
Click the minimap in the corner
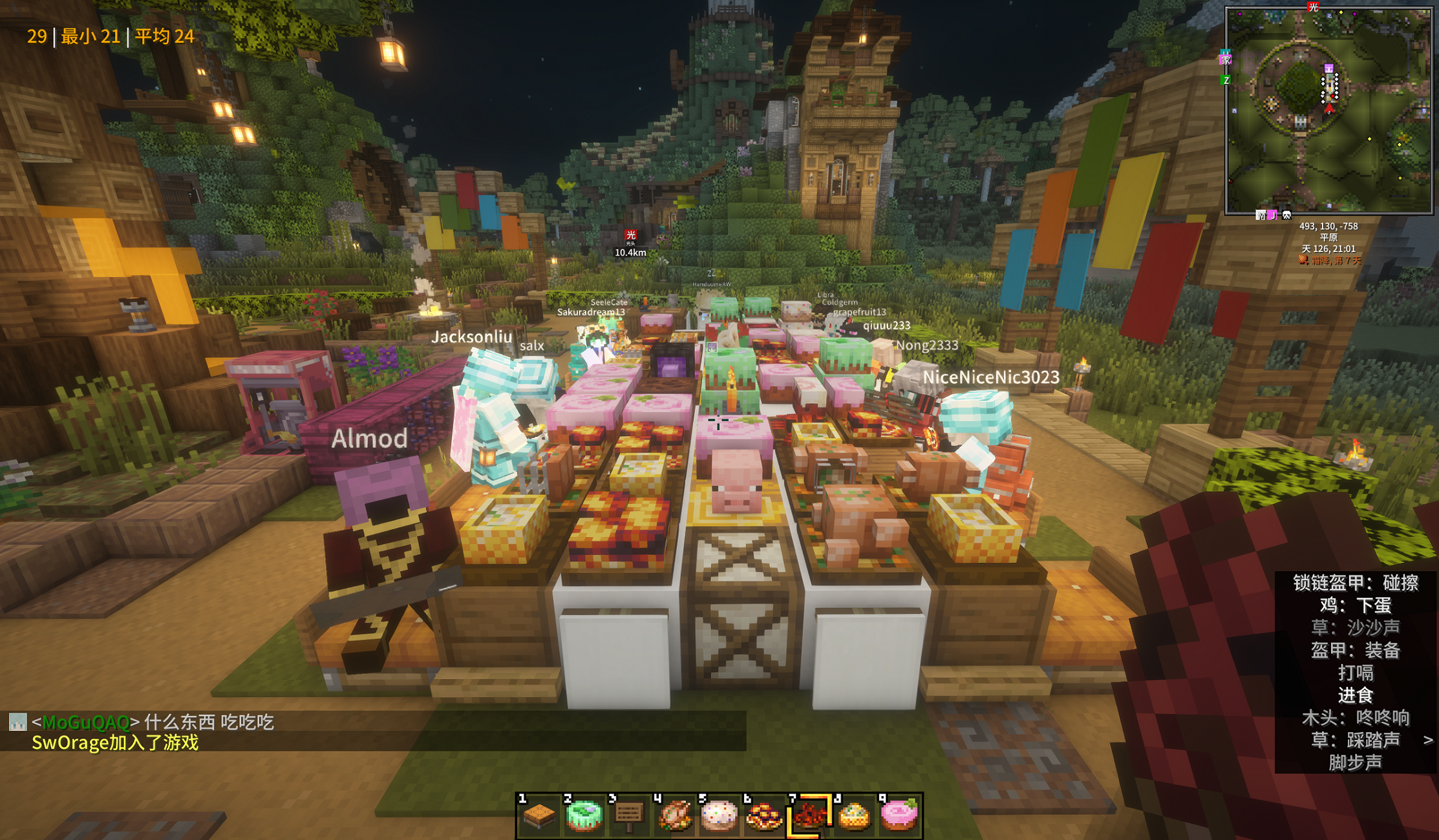point(1328,110)
